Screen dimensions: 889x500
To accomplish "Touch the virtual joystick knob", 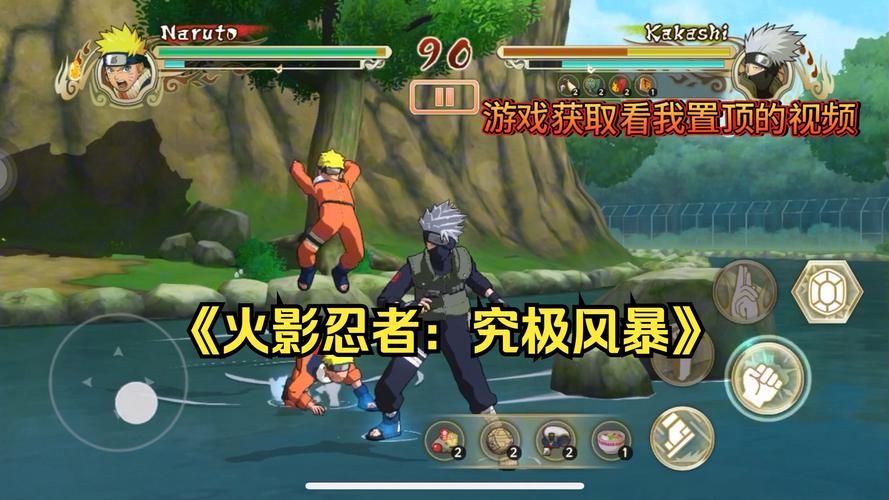I will point(136,402).
